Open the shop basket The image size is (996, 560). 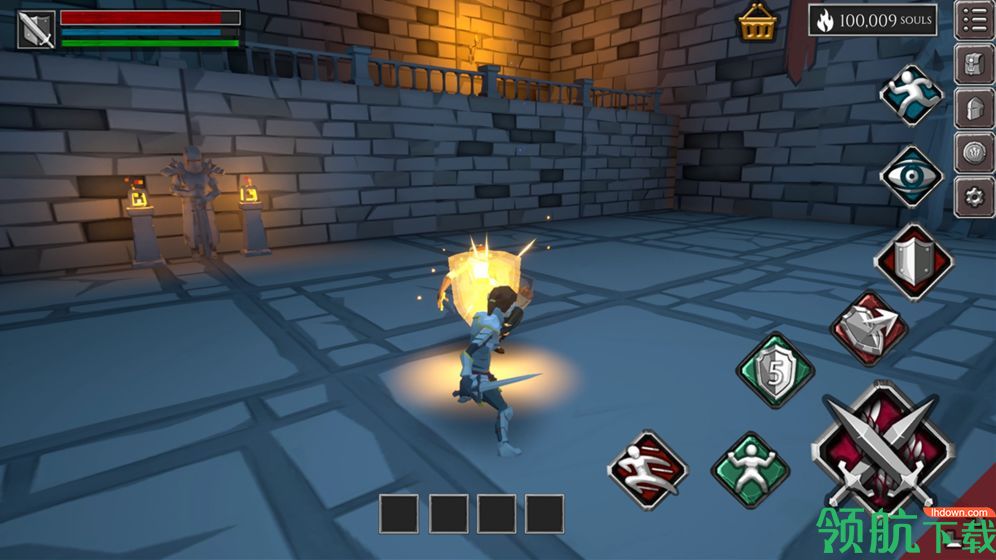click(x=757, y=24)
